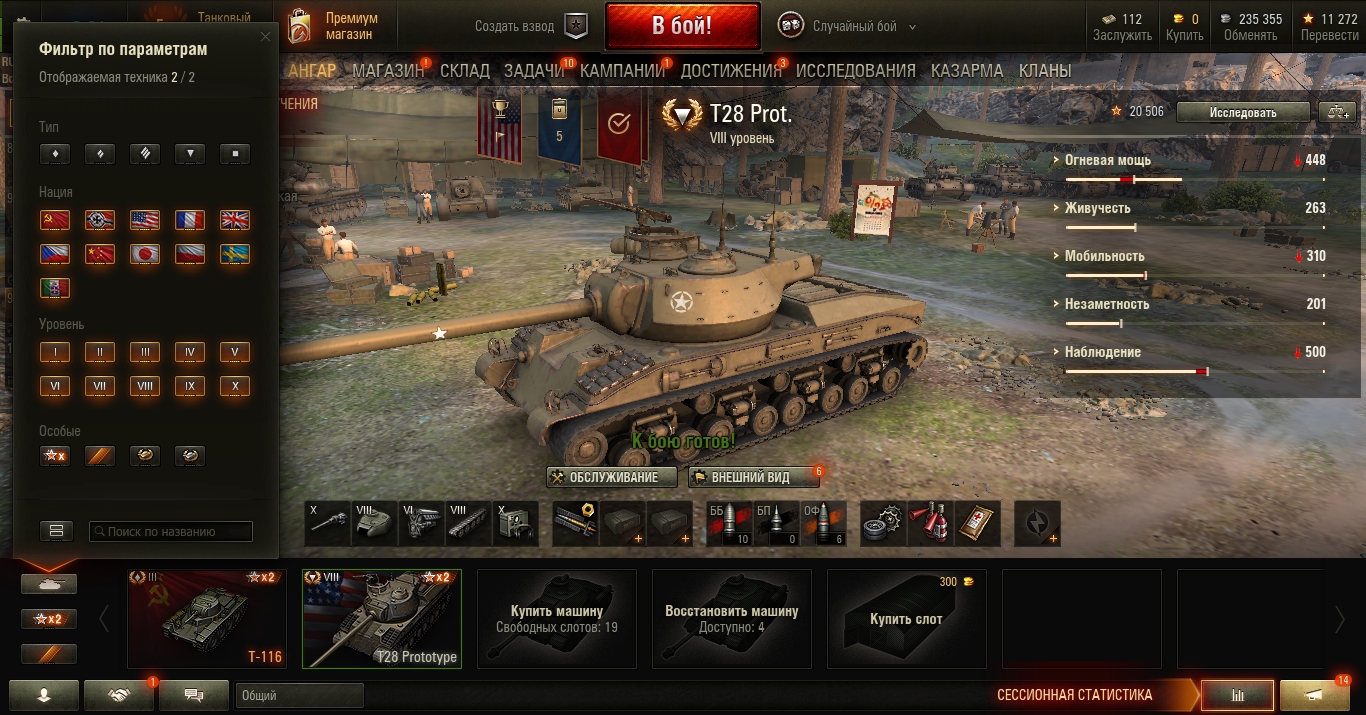Click the Поиск по названию search field
The width and height of the screenshot is (1366, 715).
pos(172,532)
